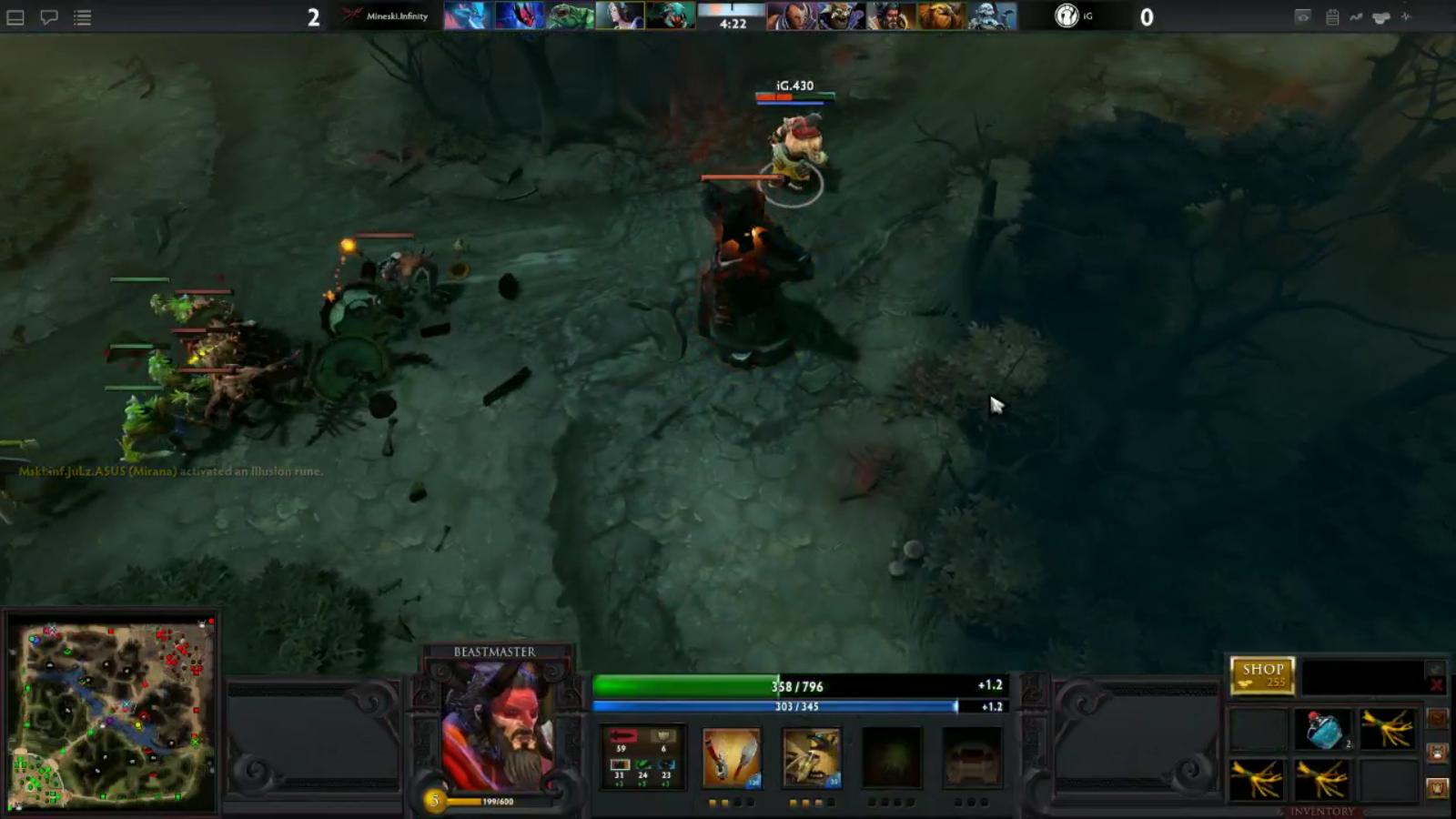This screenshot has height=819, width=1456.
Task: Select the Mineski.Infinity team name
Action: coord(398,15)
